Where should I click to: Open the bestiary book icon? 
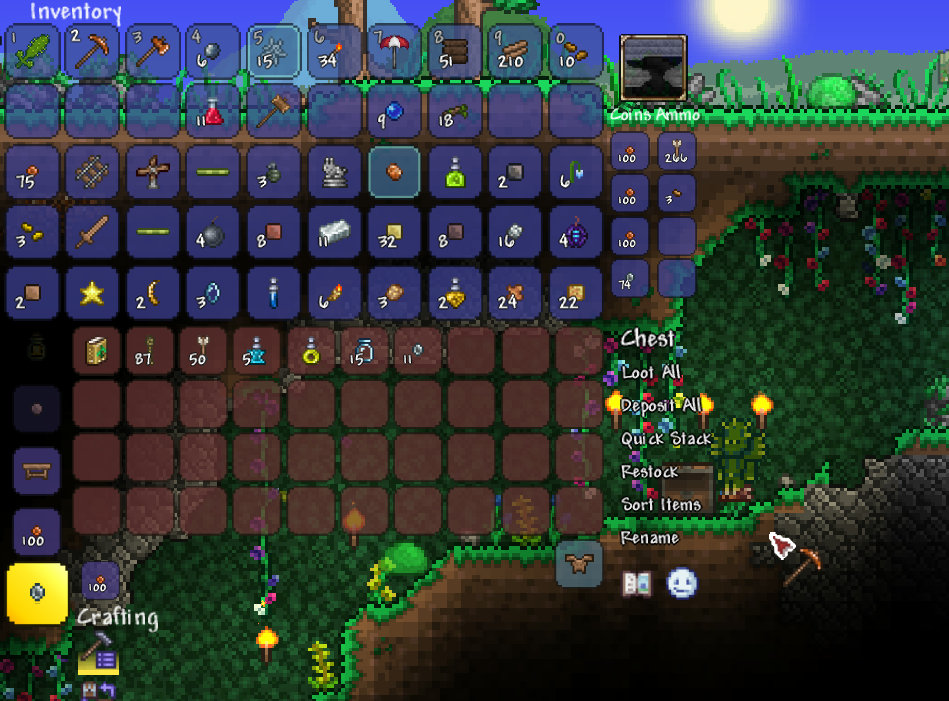(636, 583)
